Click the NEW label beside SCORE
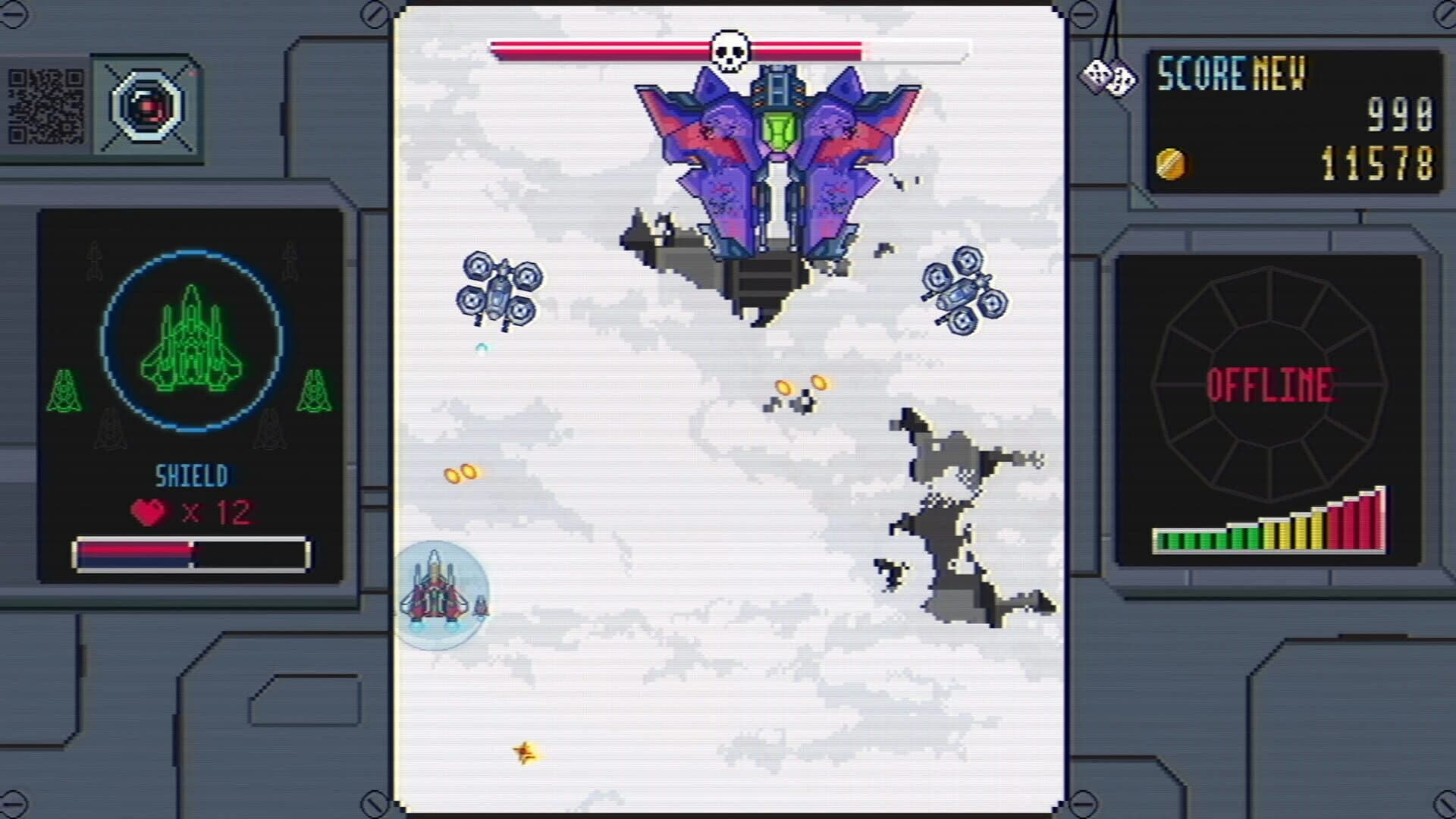Screen dimensions: 1456x819 pyautogui.click(x=1282, y=72)
